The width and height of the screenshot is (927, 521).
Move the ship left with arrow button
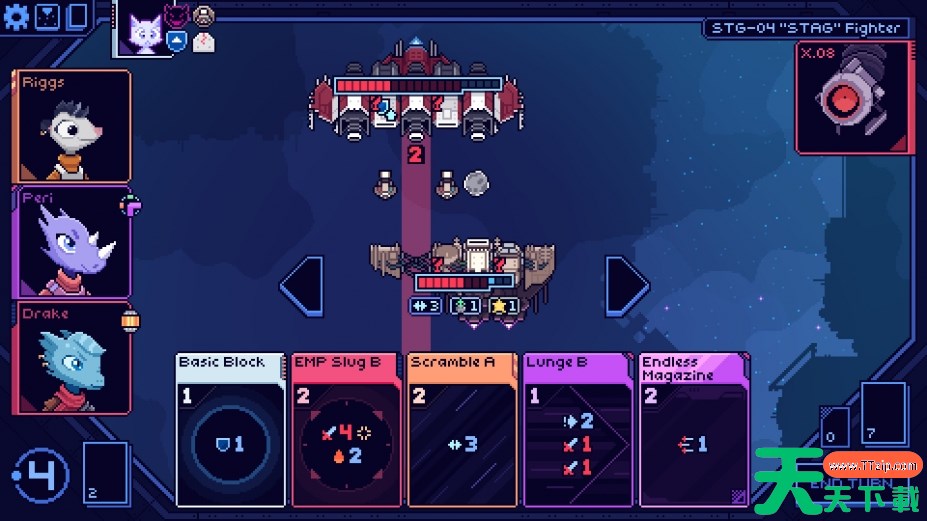tap(302, 286)
